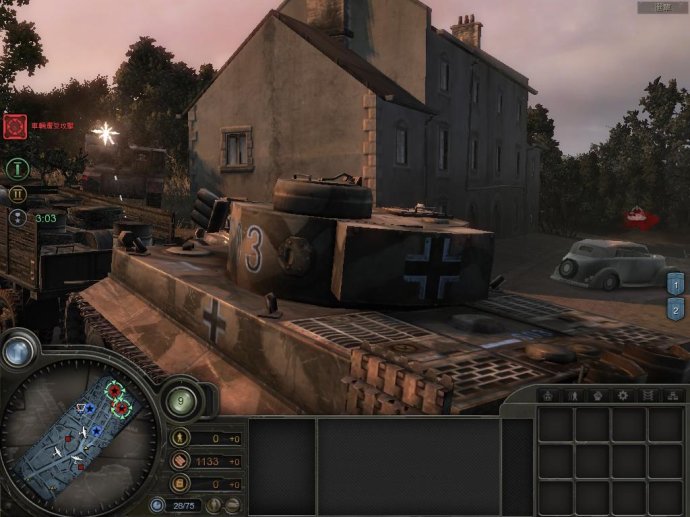
Task: Click the red enemy marker near the car
Action: (x=636, y=214)
